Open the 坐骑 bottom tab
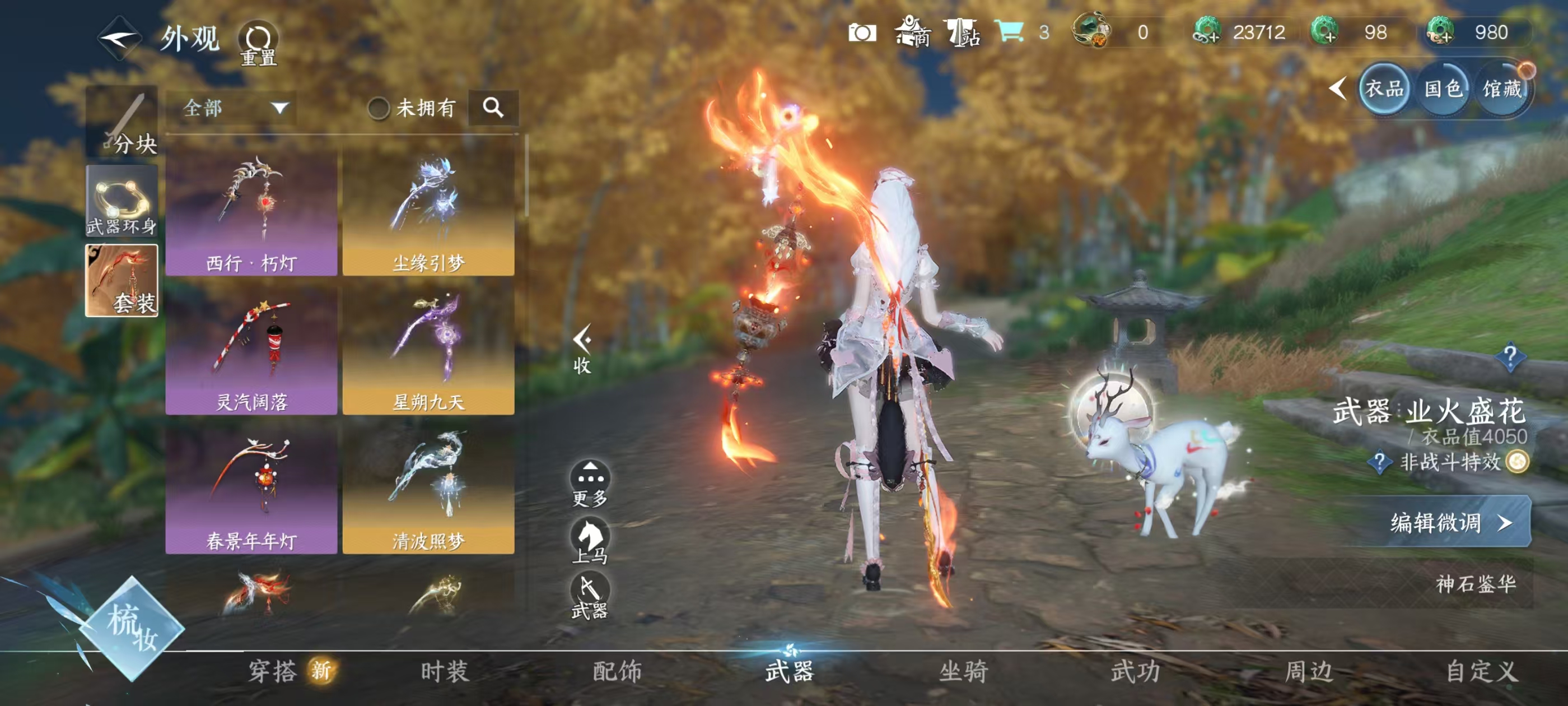The image size is (1568, 706). pyautogui.click(x=964, y=671)
